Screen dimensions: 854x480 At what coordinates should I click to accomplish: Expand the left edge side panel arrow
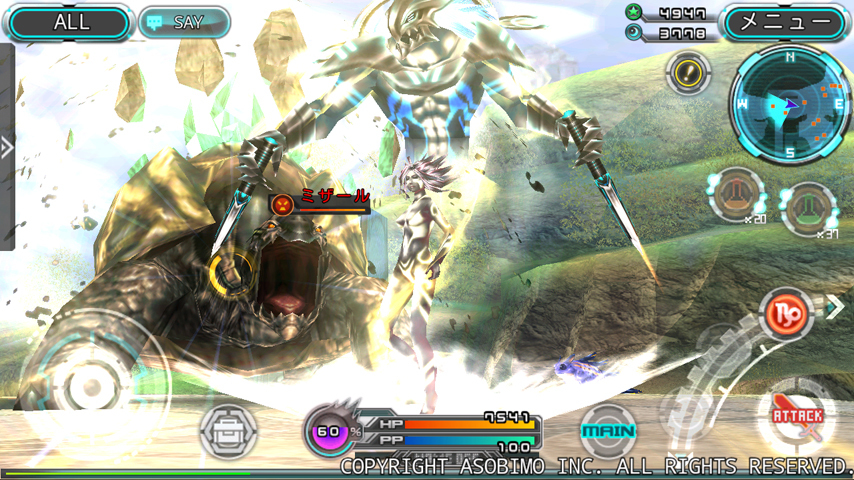pos(7,148)
